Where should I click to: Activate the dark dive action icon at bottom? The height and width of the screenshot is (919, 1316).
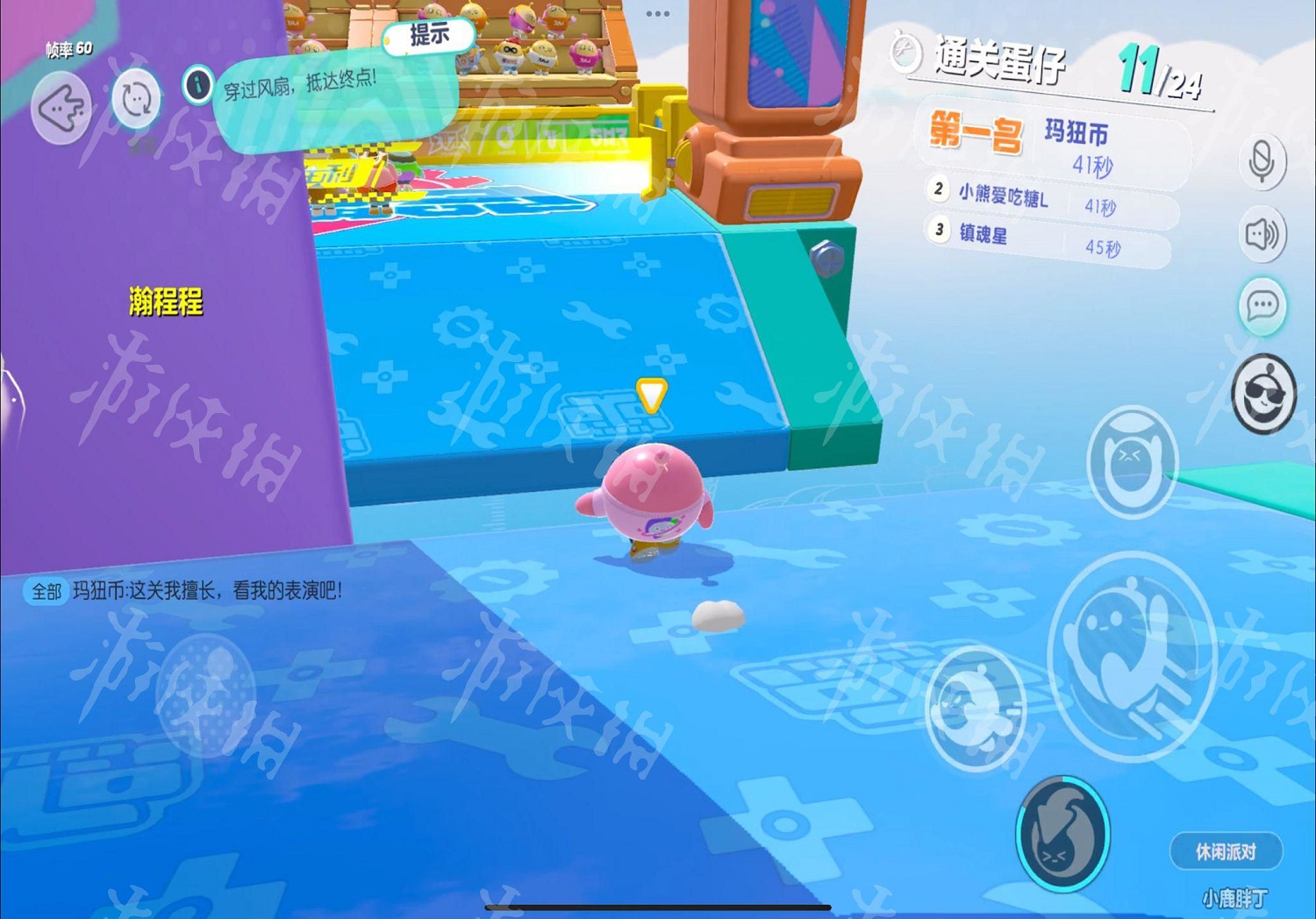click(x=1063, y=835)
